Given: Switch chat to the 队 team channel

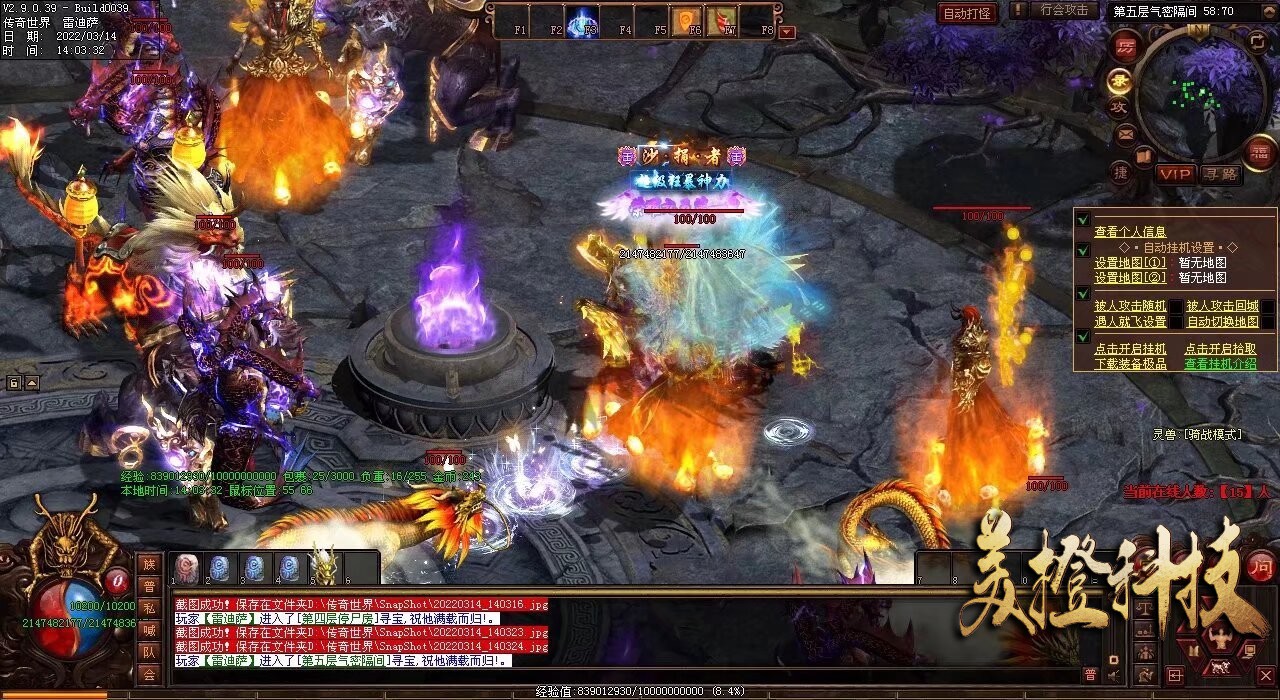Looking at the screenshot, I should [149, 652].
